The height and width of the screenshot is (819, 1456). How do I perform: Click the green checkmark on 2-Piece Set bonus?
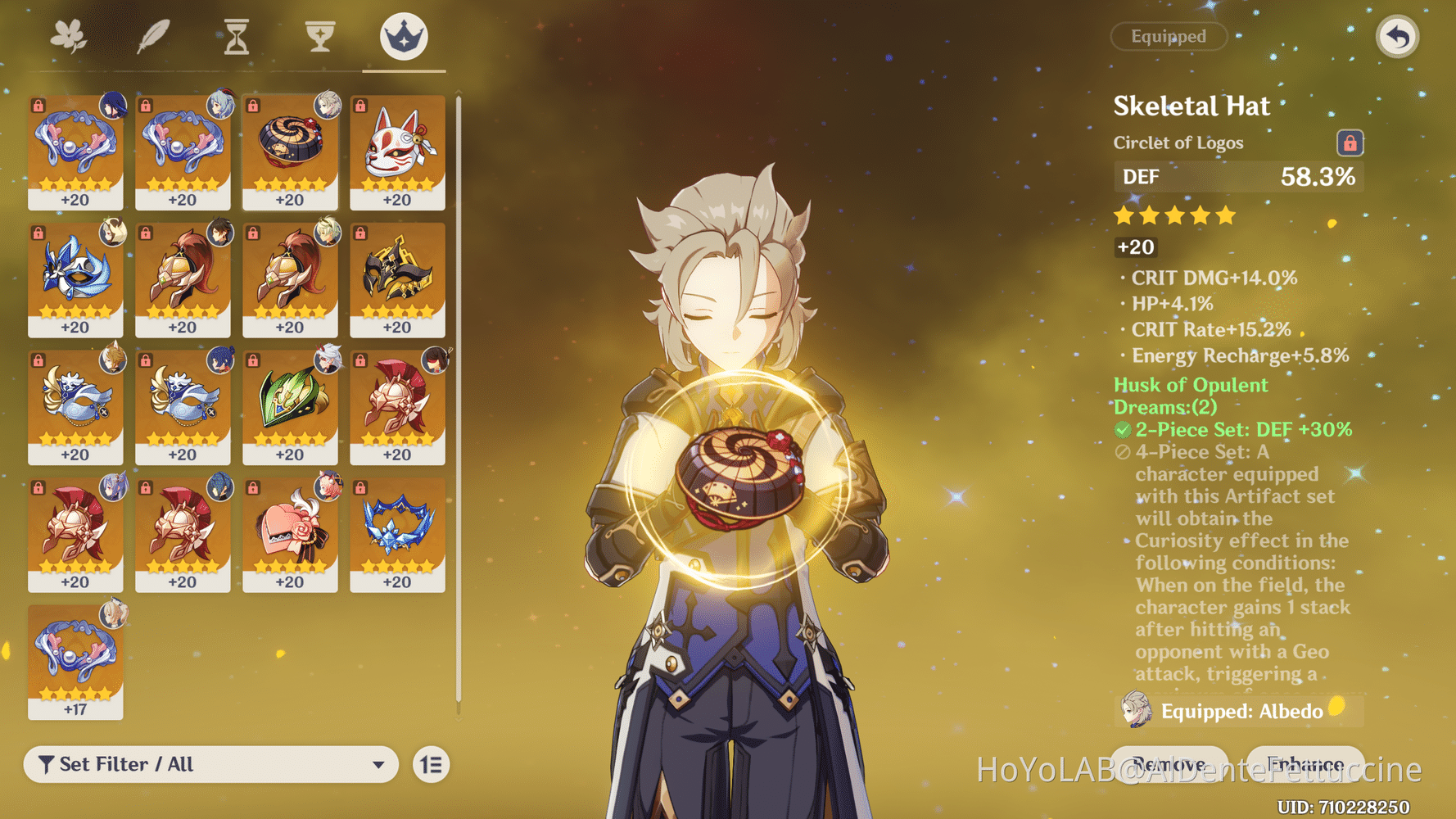coord(1123,429)
